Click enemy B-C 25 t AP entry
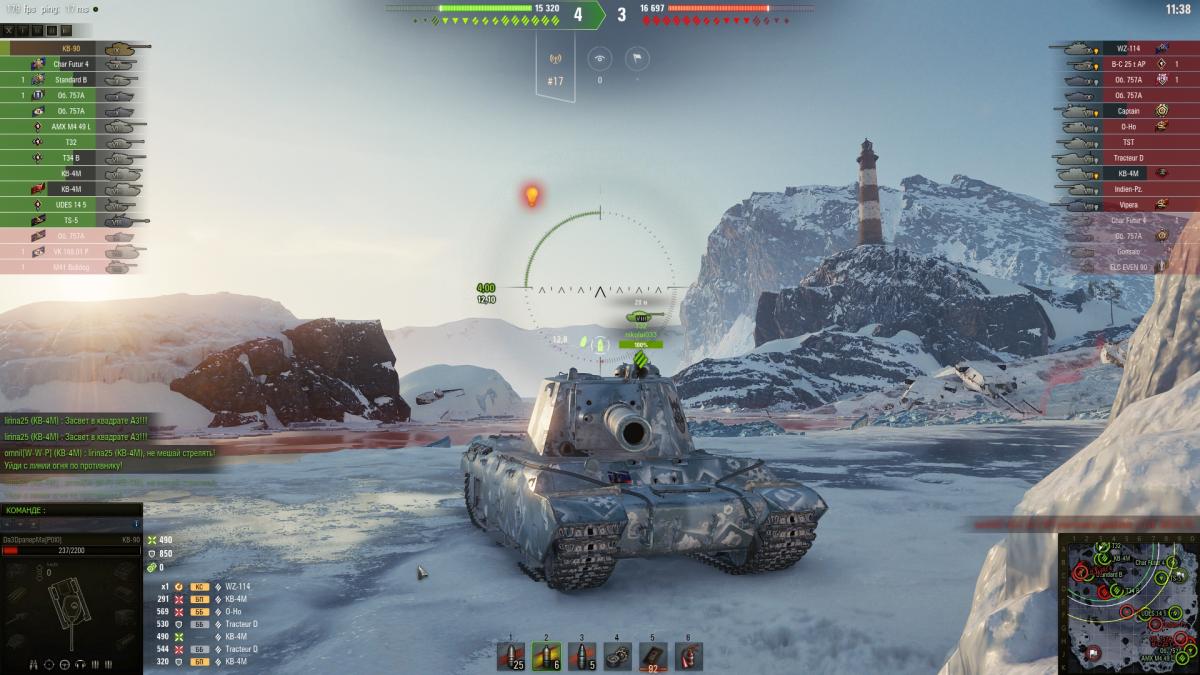 (1128, 64)
